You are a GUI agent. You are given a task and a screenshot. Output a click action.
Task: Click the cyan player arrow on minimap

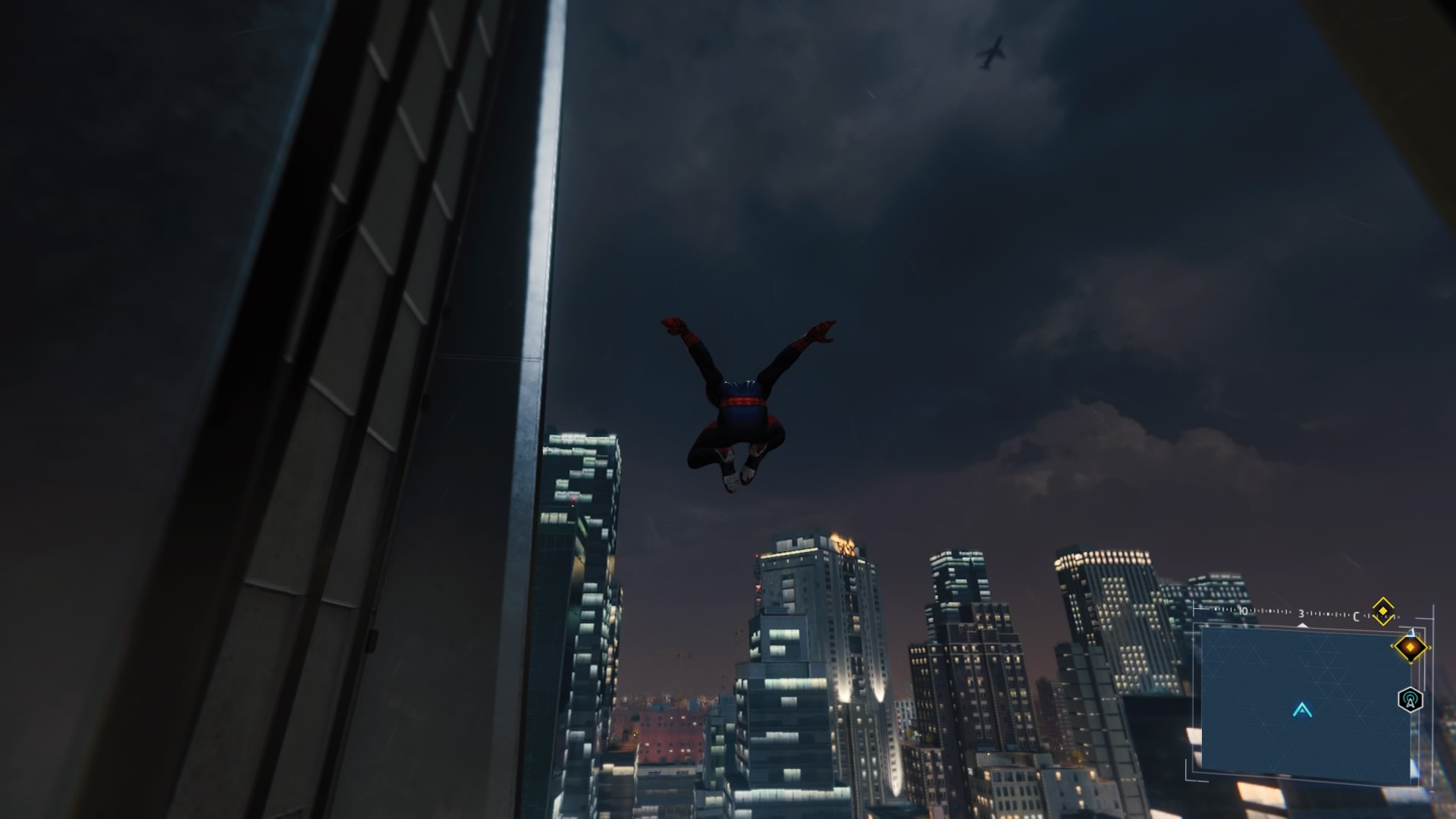tap(1302, 711)
